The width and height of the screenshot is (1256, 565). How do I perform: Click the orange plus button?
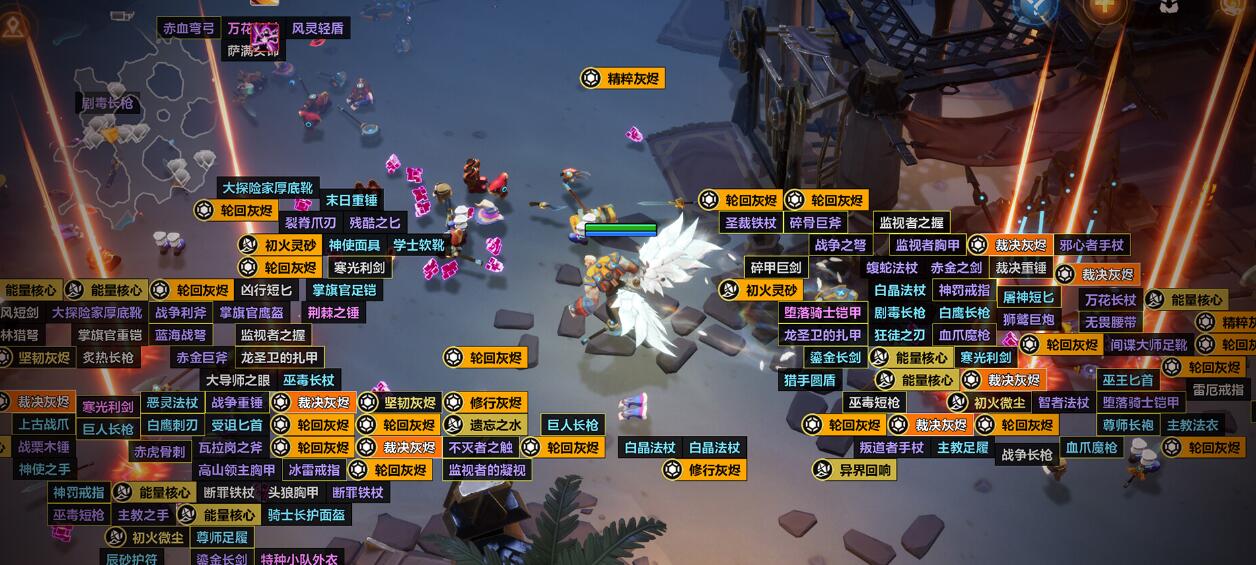point(1104,7)
